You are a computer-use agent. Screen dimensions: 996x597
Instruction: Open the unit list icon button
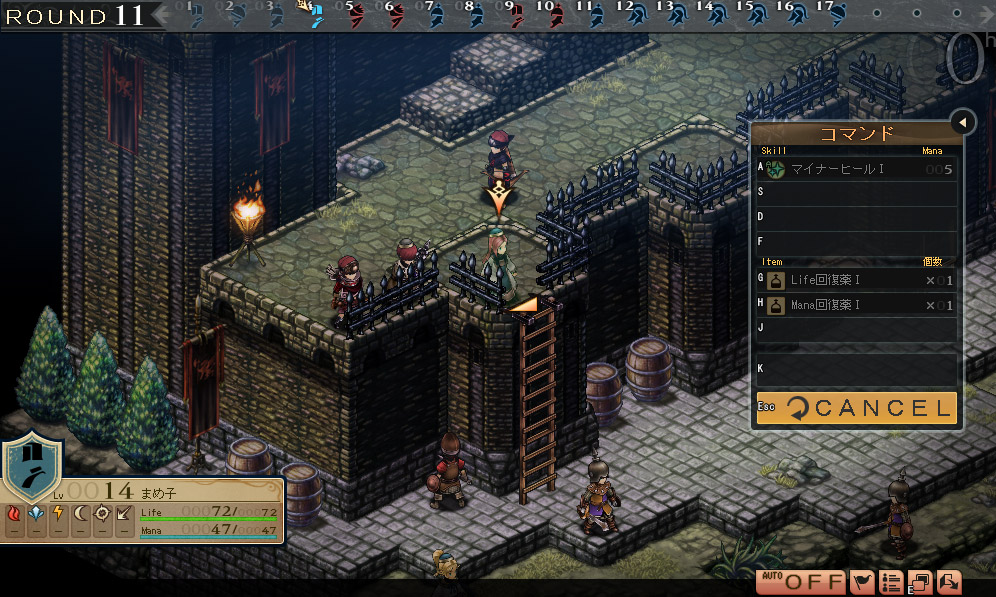[x=891, y=581]
